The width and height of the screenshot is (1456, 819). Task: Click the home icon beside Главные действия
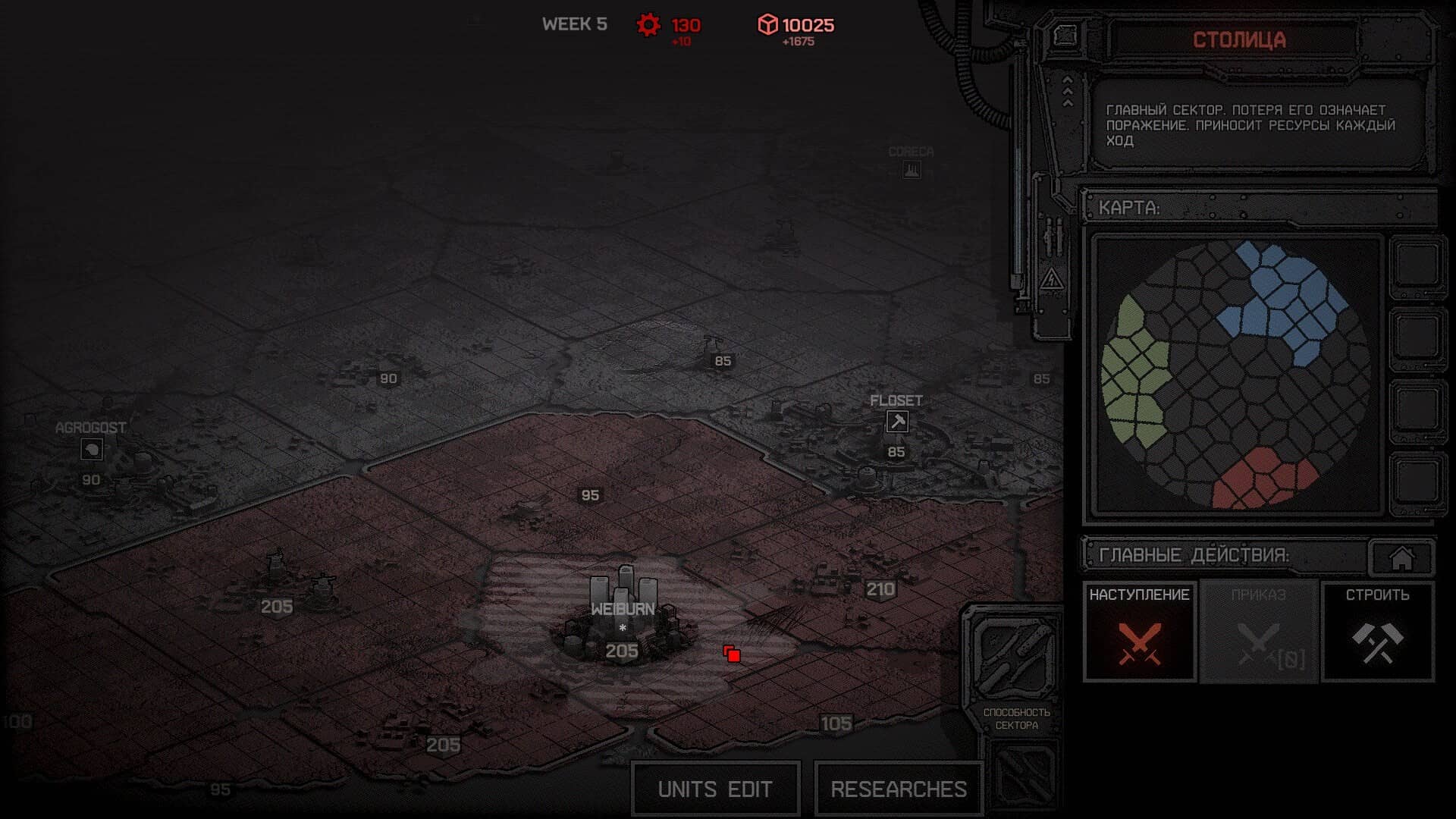point(1401,558)
